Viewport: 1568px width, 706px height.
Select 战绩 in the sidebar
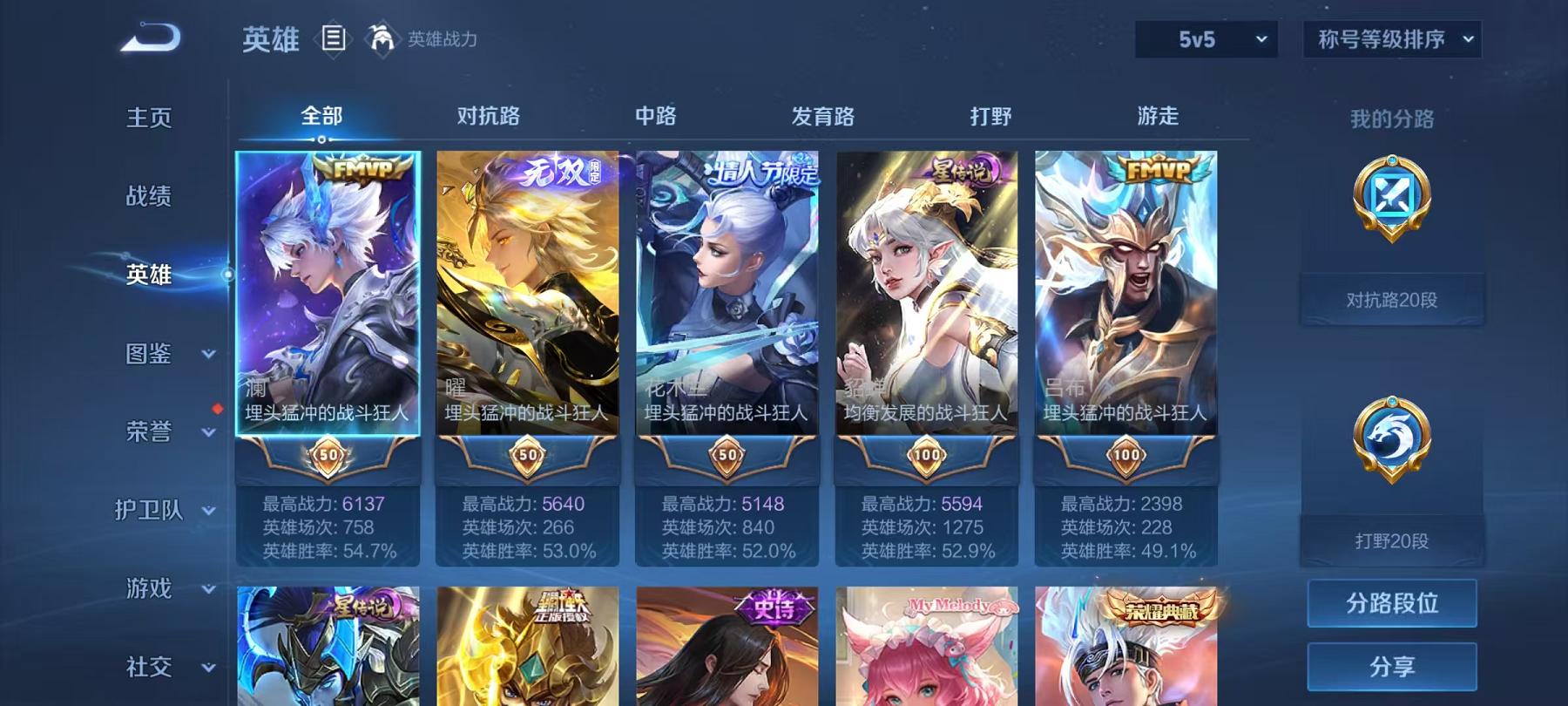(146, 197)
